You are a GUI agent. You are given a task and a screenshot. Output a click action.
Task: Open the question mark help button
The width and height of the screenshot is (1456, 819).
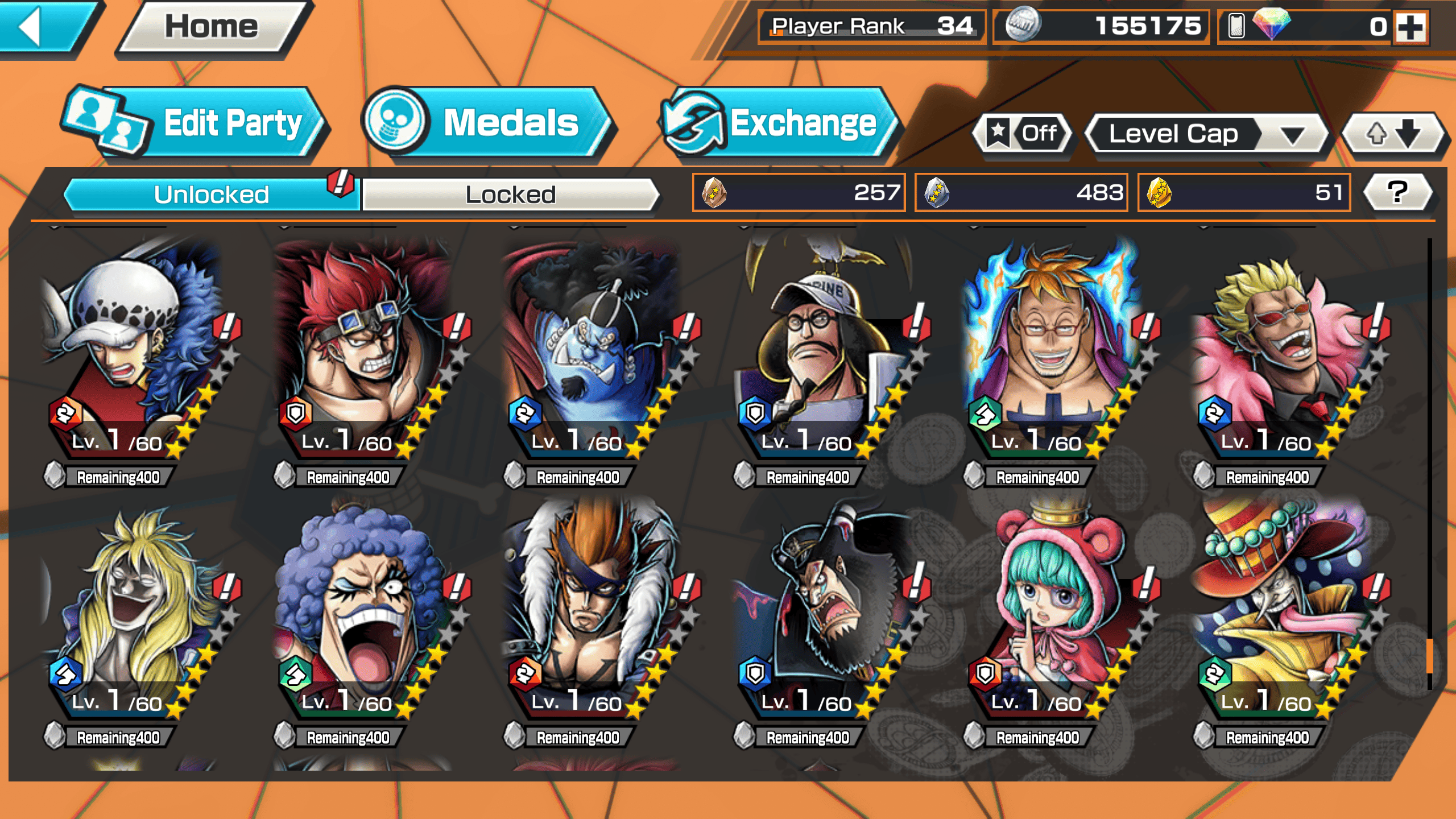[x=1397, y=192]
